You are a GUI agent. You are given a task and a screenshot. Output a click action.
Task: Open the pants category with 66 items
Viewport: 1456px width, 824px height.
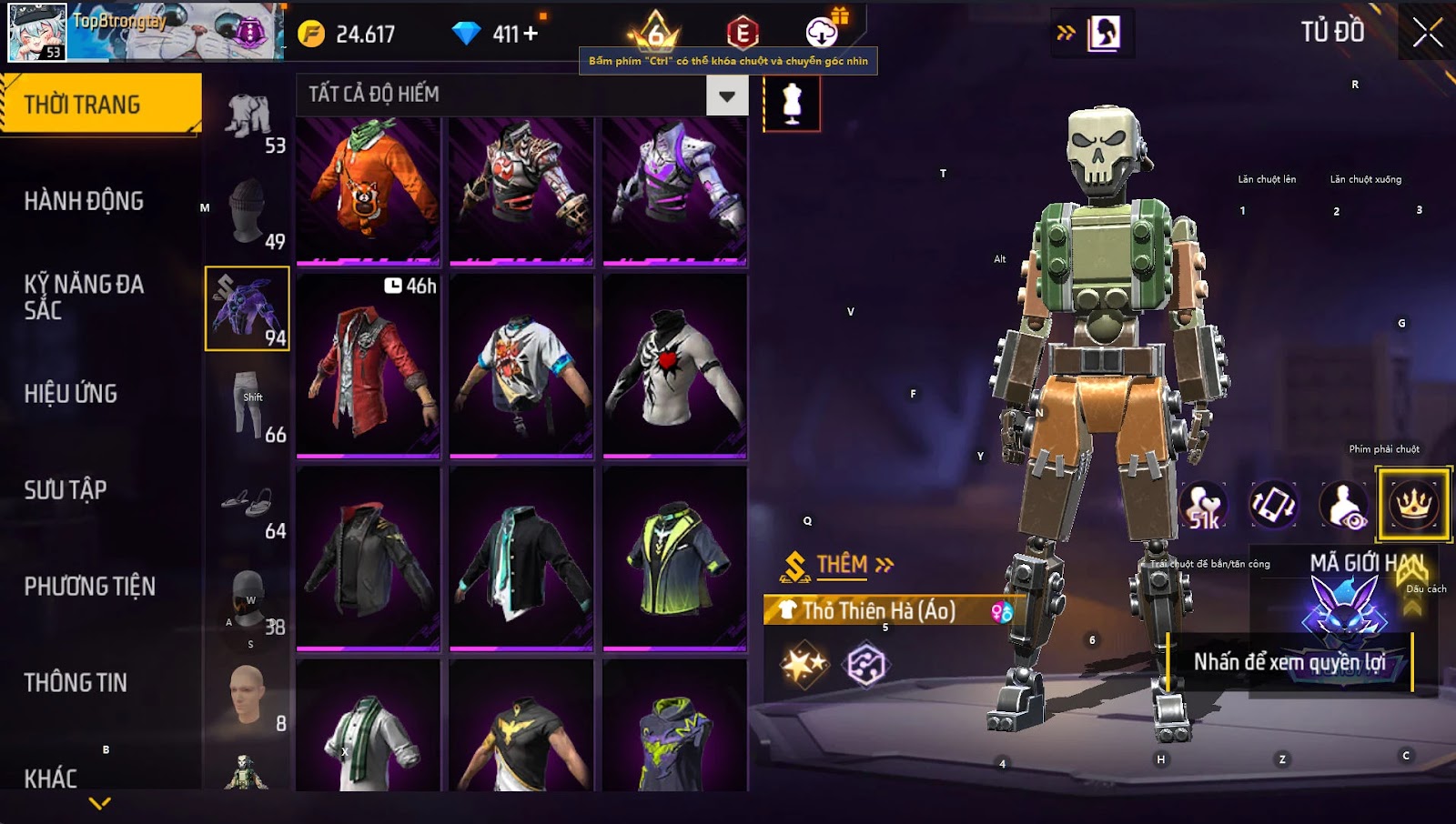[x=248, y=405]
